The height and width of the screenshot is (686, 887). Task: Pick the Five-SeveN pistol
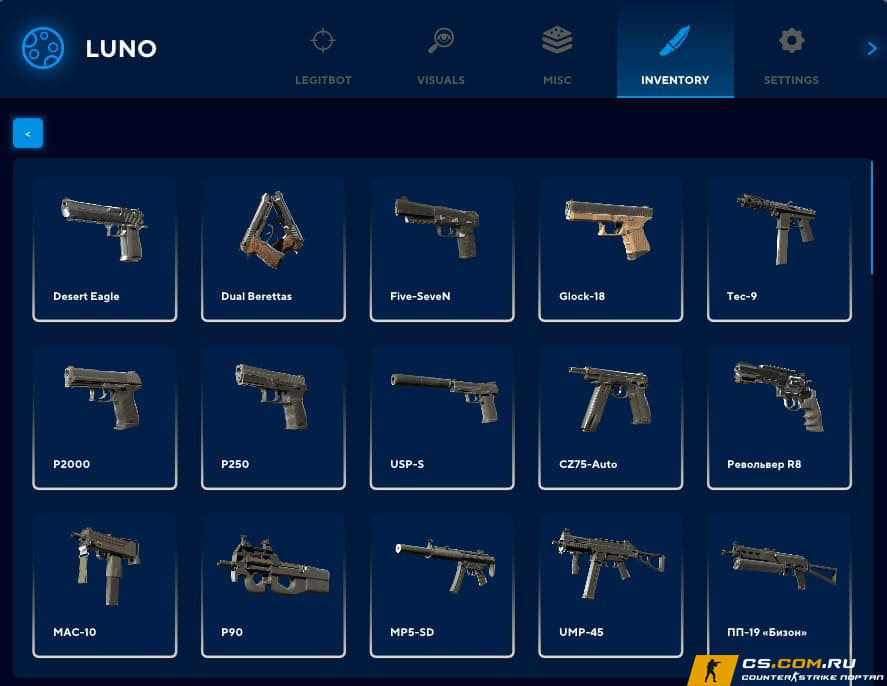(442, 249)
